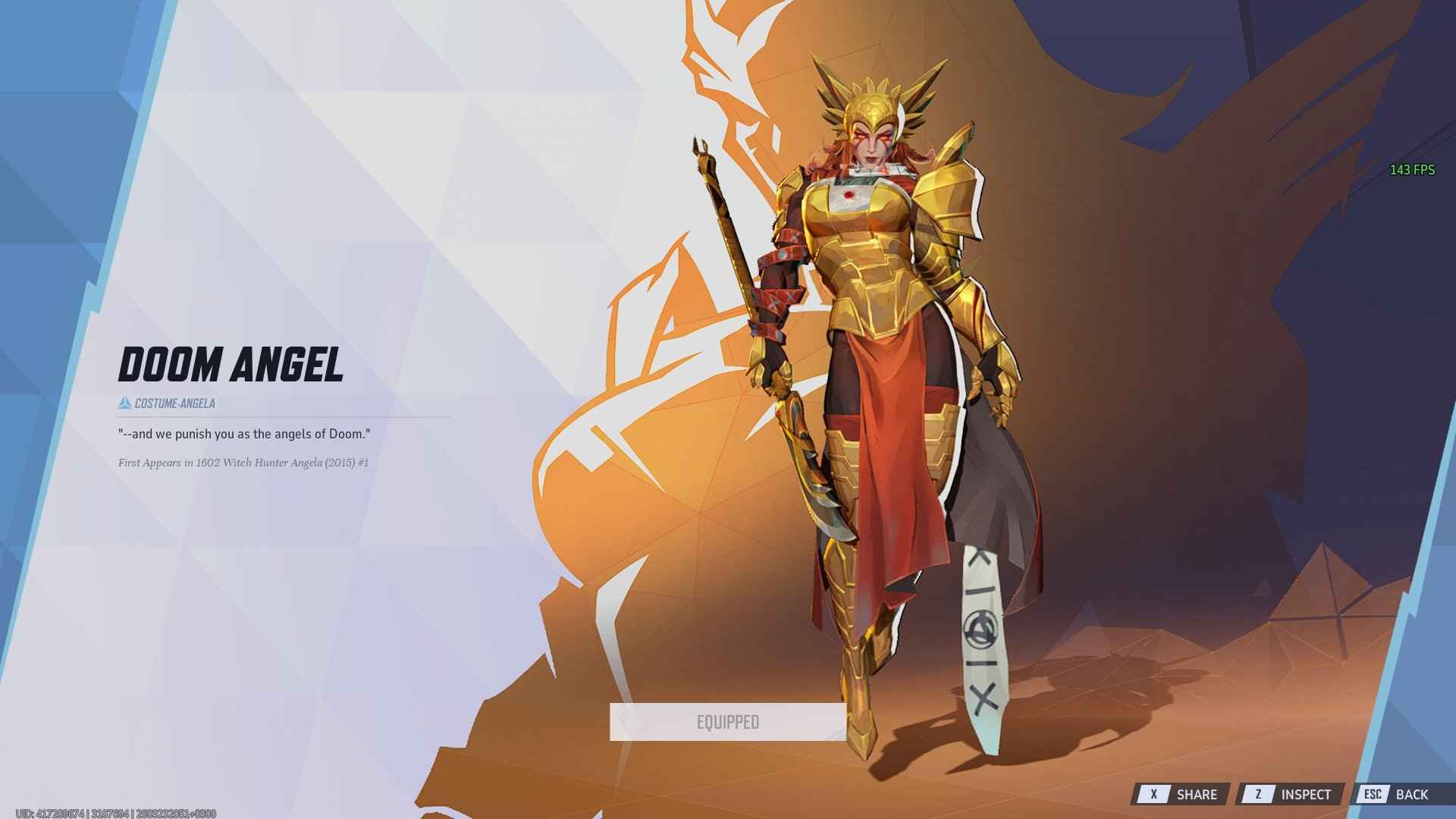This screenshot has width=1456, height=819.
Task: Click the dark banner containing the INSPECT hotkey
Action: click(1289, 794)
